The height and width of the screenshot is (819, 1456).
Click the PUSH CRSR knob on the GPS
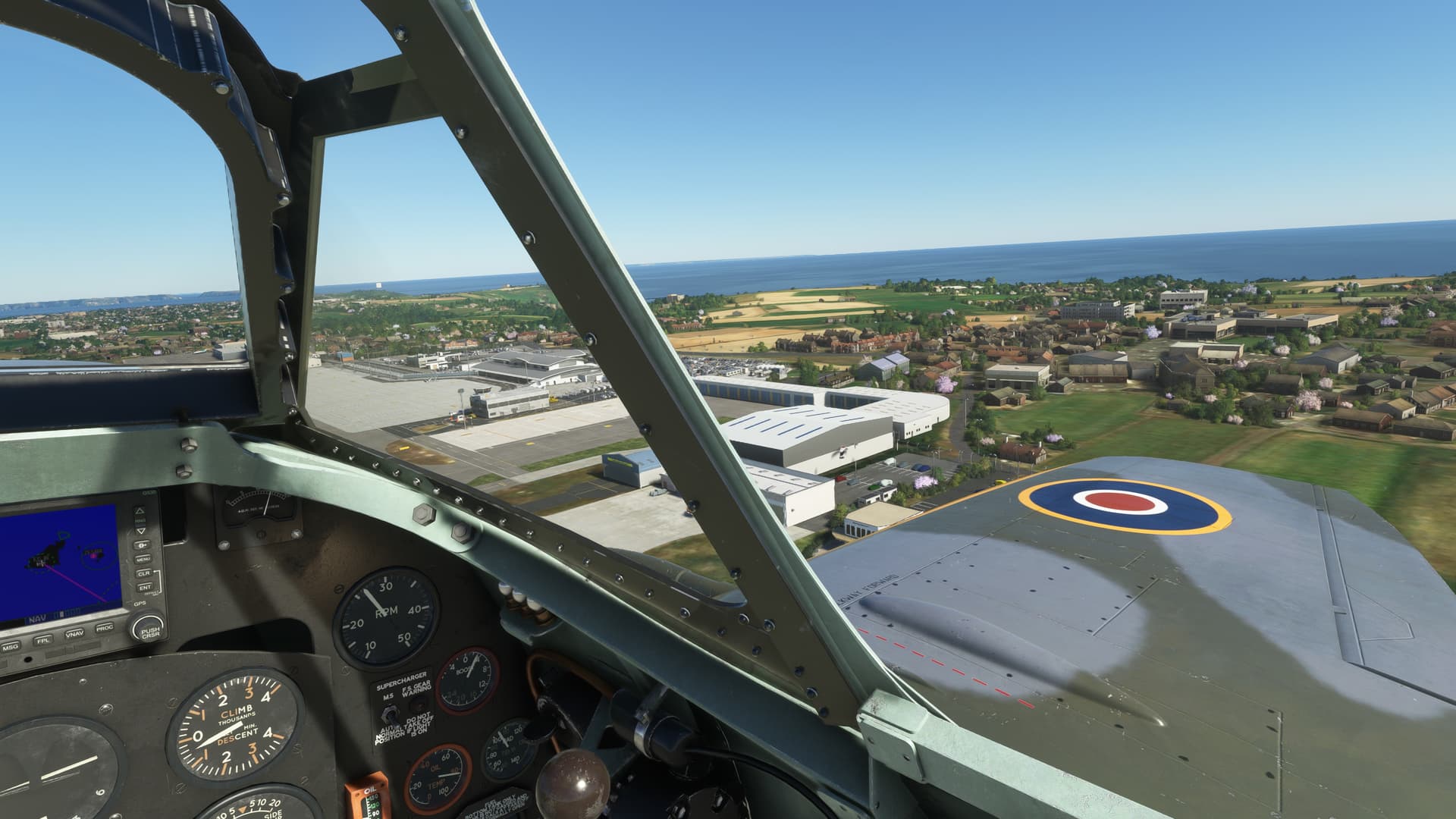point(149,629)
